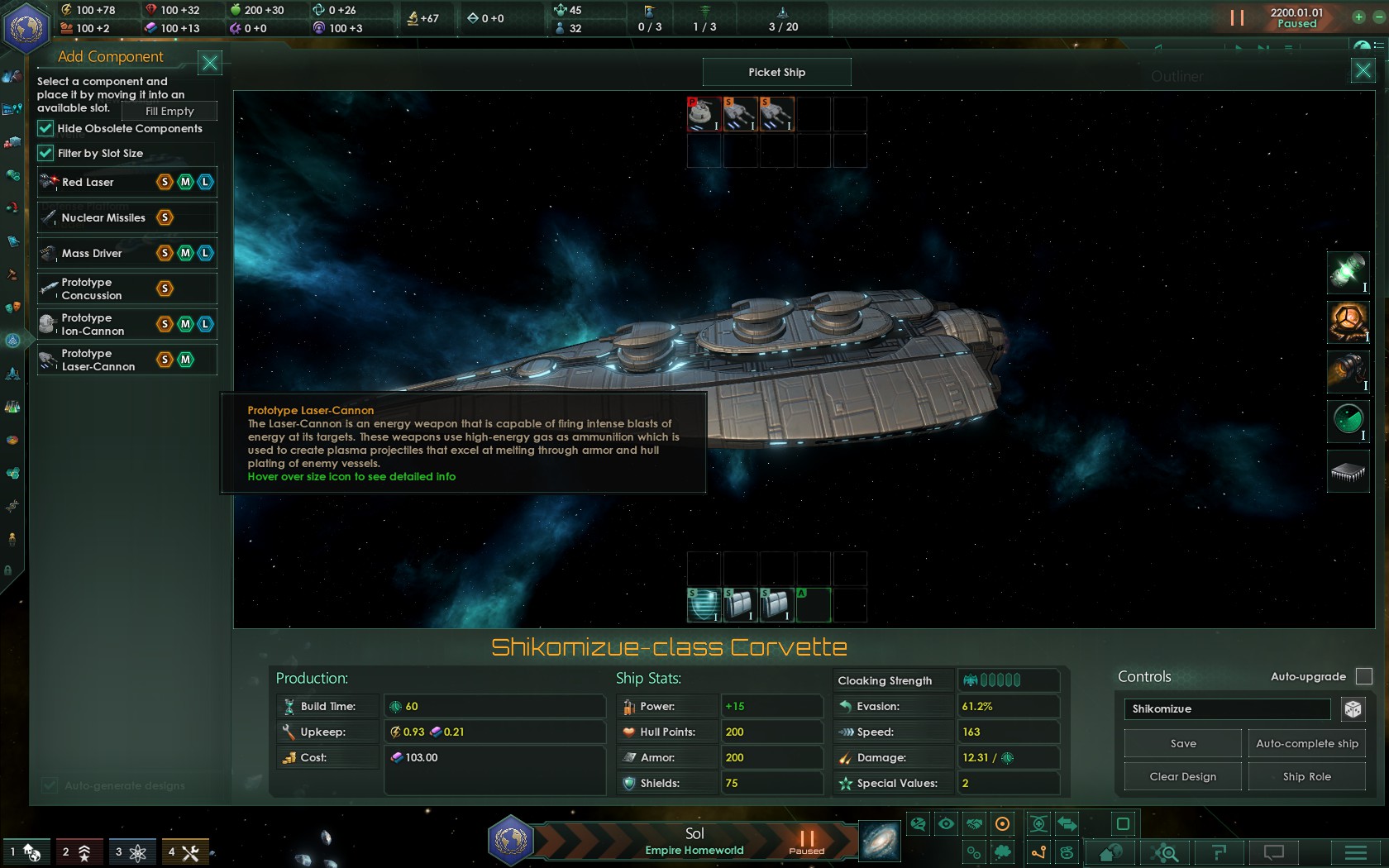Save the ship design
Viewport: 1389px width, 868px height.
(1183, 743)
